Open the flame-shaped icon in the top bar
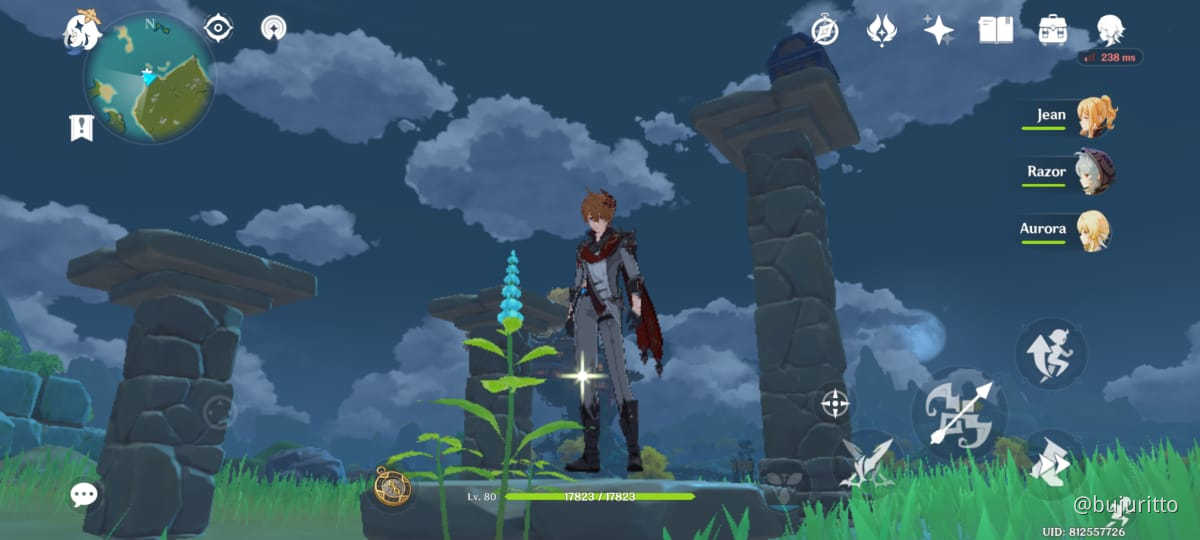Image resolution: width=1200 pixels, height=540 pixels. [x=881, y=30]
